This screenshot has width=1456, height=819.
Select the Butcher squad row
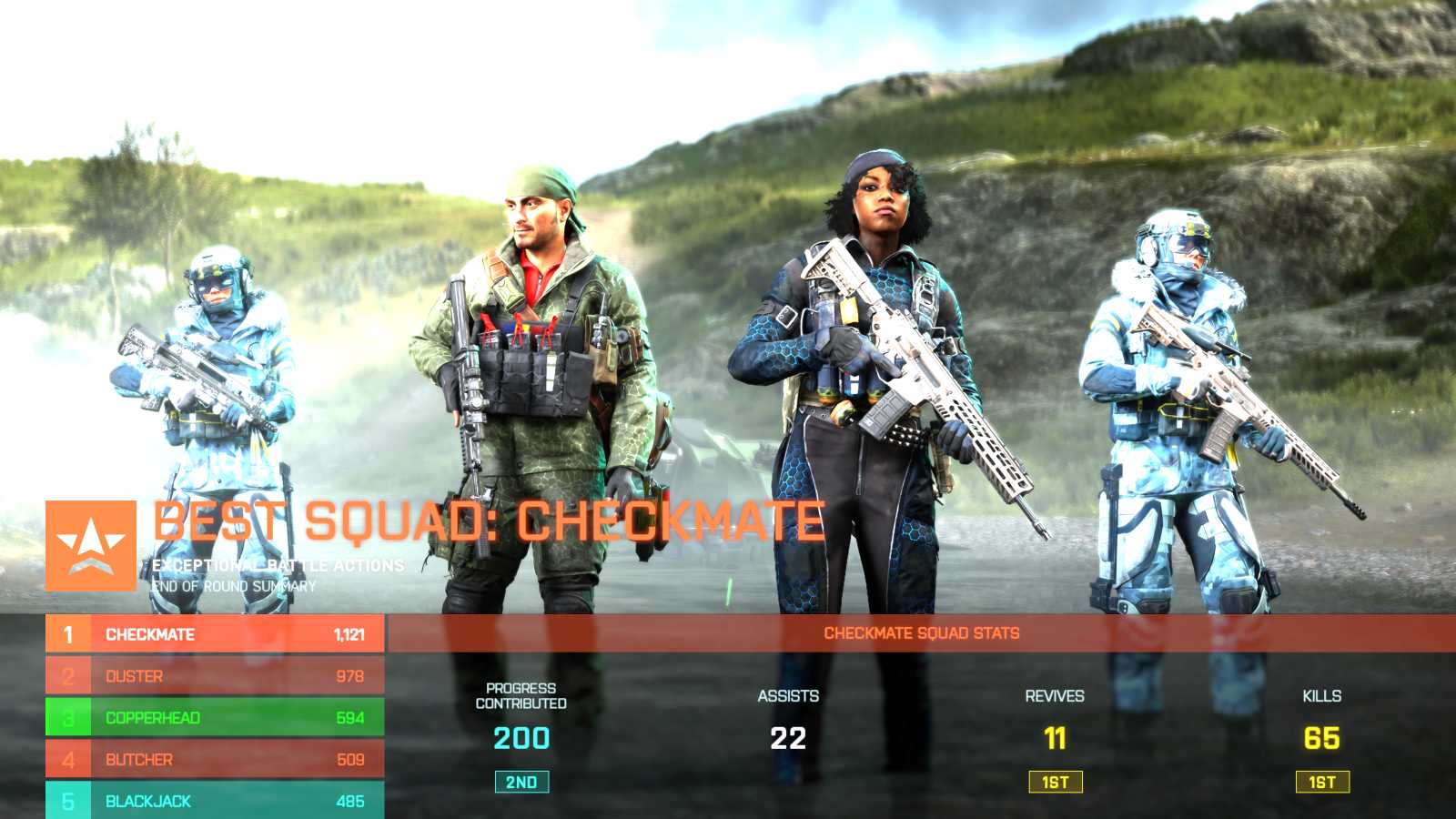215,760
